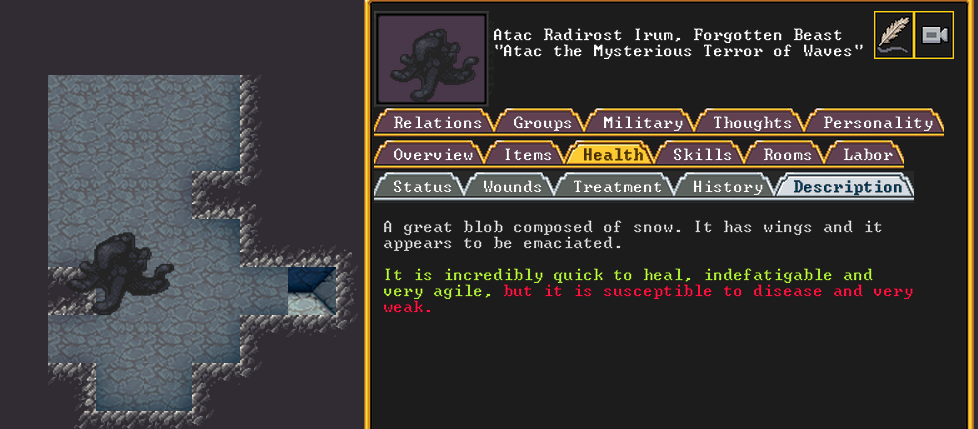Show the Rooms tab

pos(787,155)
